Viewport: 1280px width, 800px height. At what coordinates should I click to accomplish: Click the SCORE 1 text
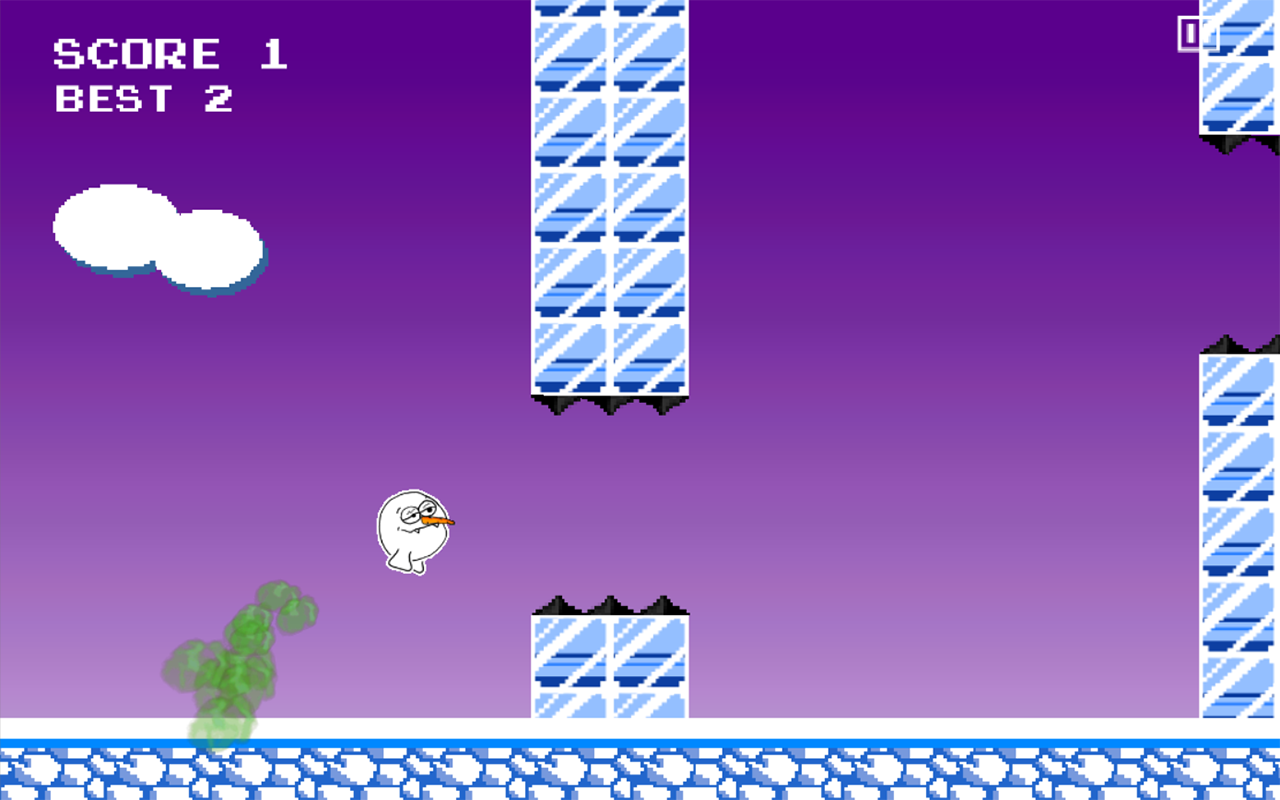tap(170, 52)
